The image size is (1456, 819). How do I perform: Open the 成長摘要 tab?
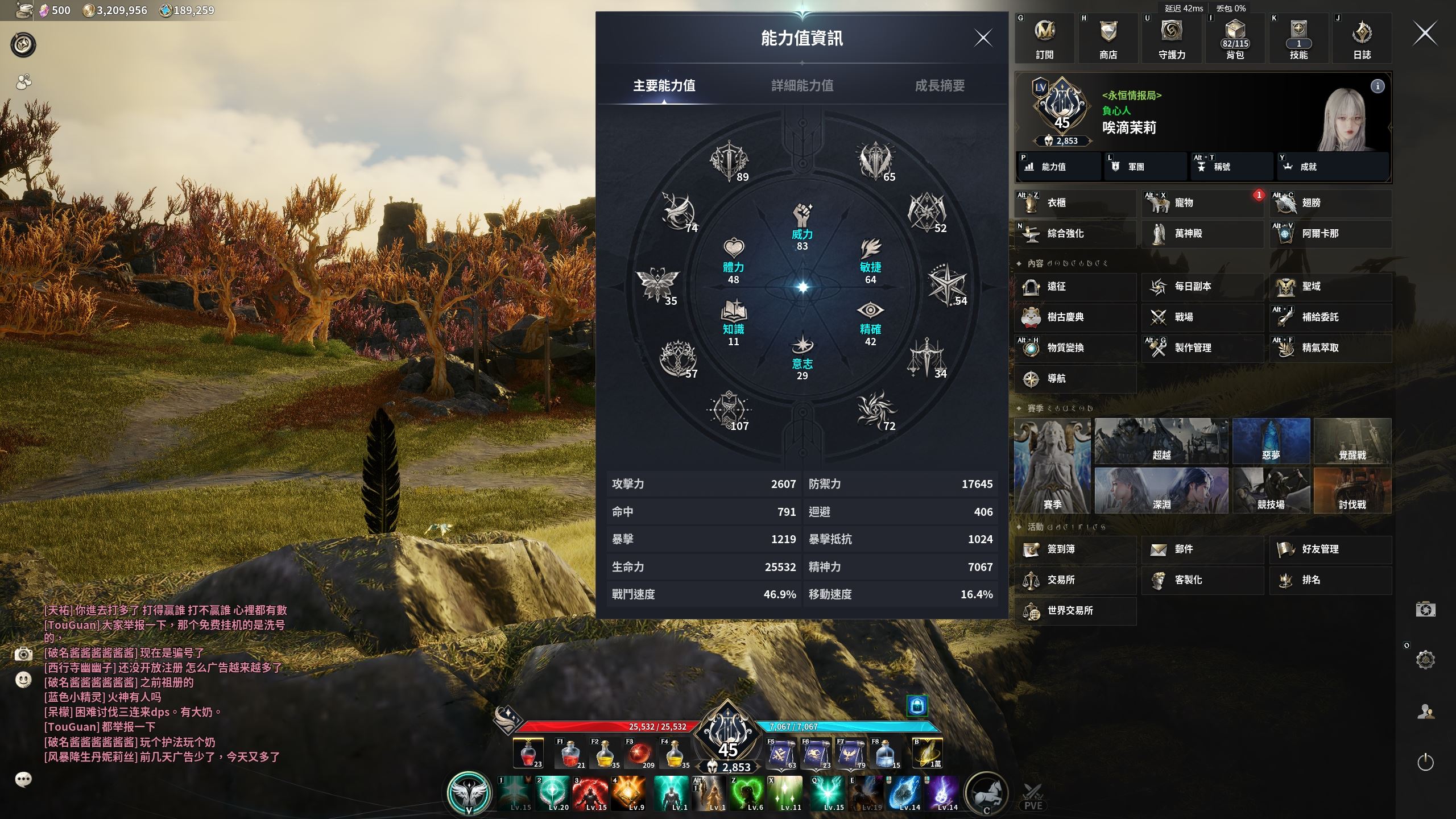point(940,85)
